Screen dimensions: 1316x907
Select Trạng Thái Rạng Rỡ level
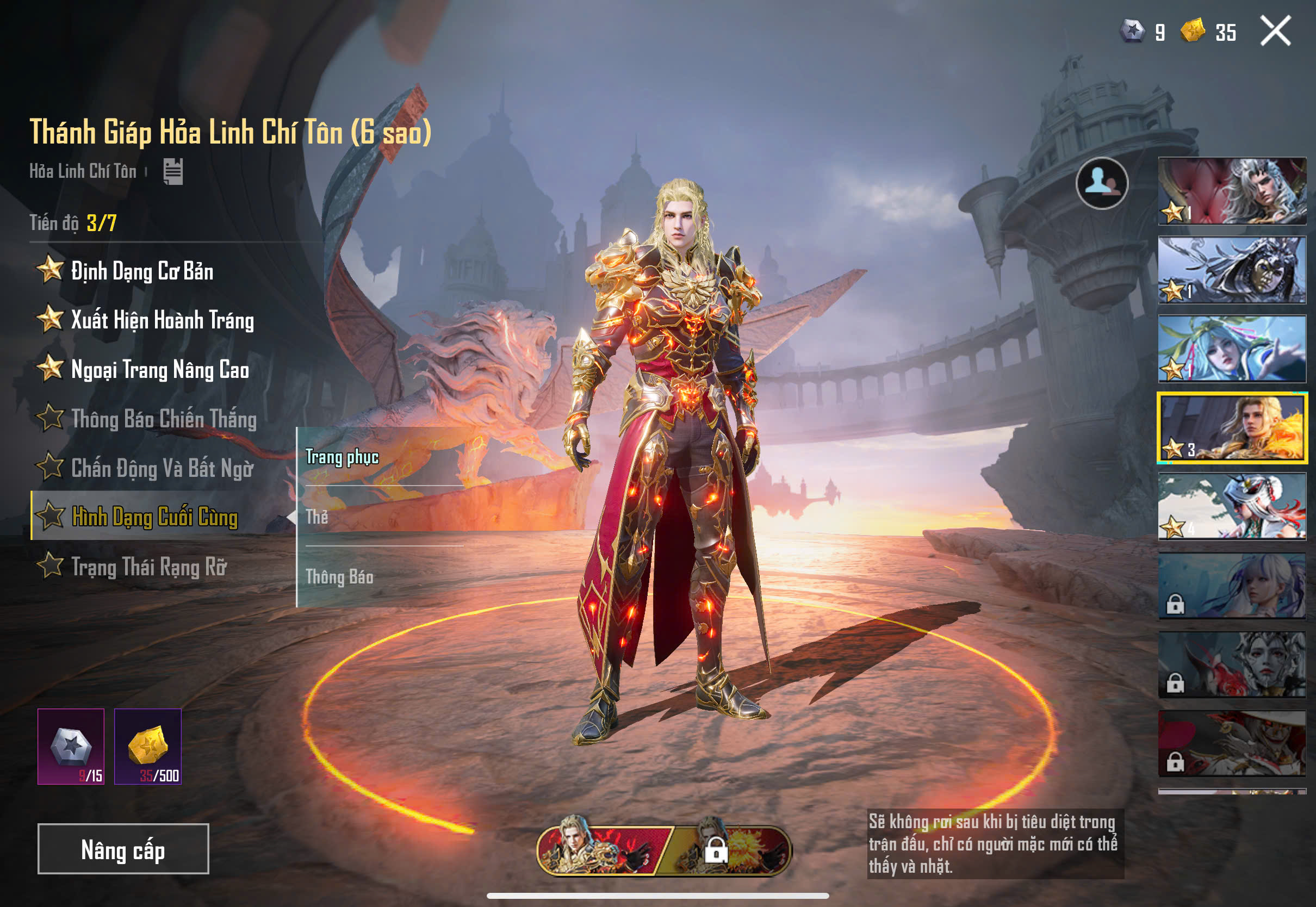(x=148, y=567)
